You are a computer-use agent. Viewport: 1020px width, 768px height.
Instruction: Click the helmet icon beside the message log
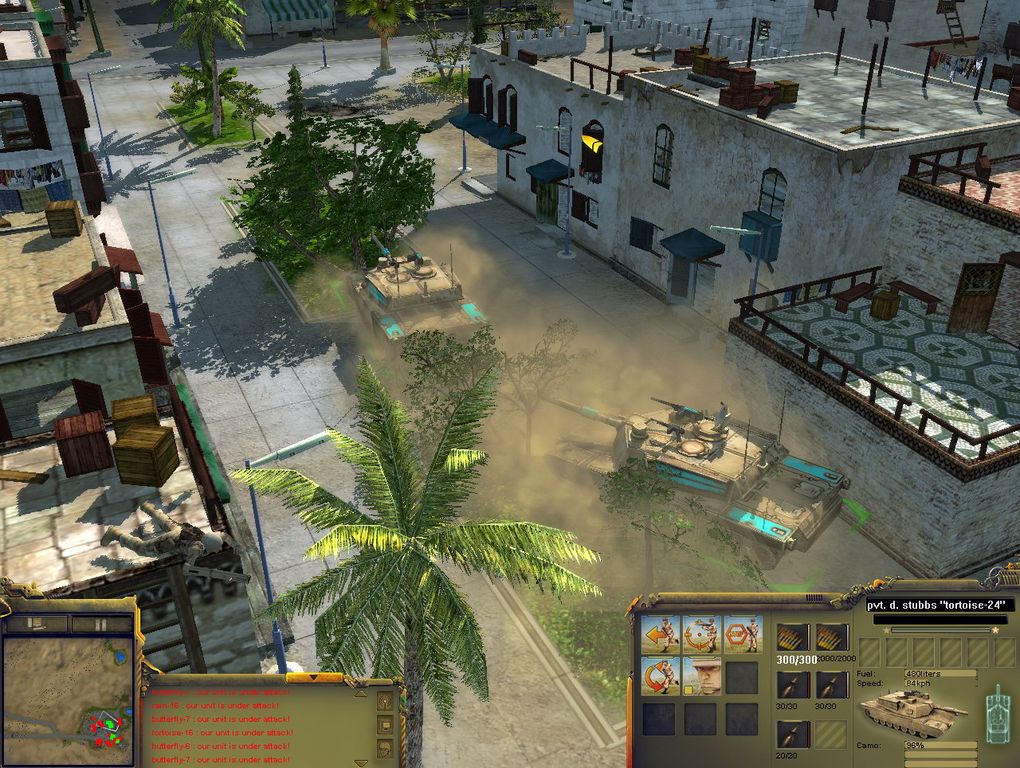(385, 748)
